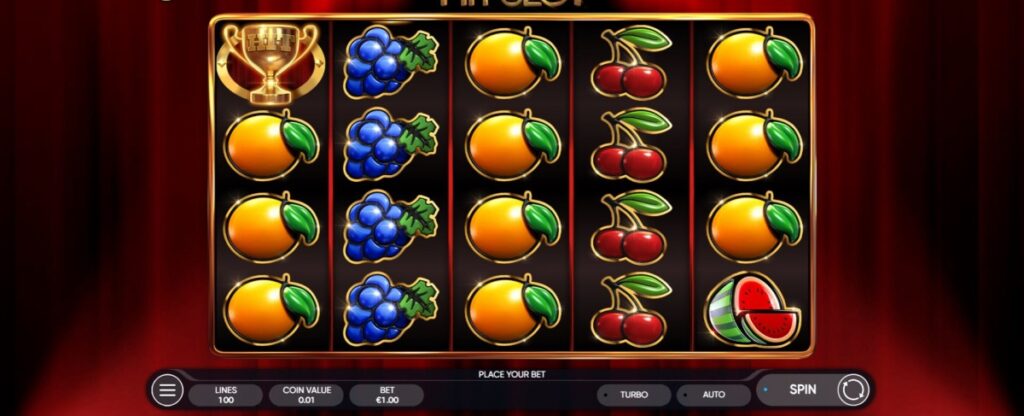Click the circular arrows spin icon

[x=853, y=389]
